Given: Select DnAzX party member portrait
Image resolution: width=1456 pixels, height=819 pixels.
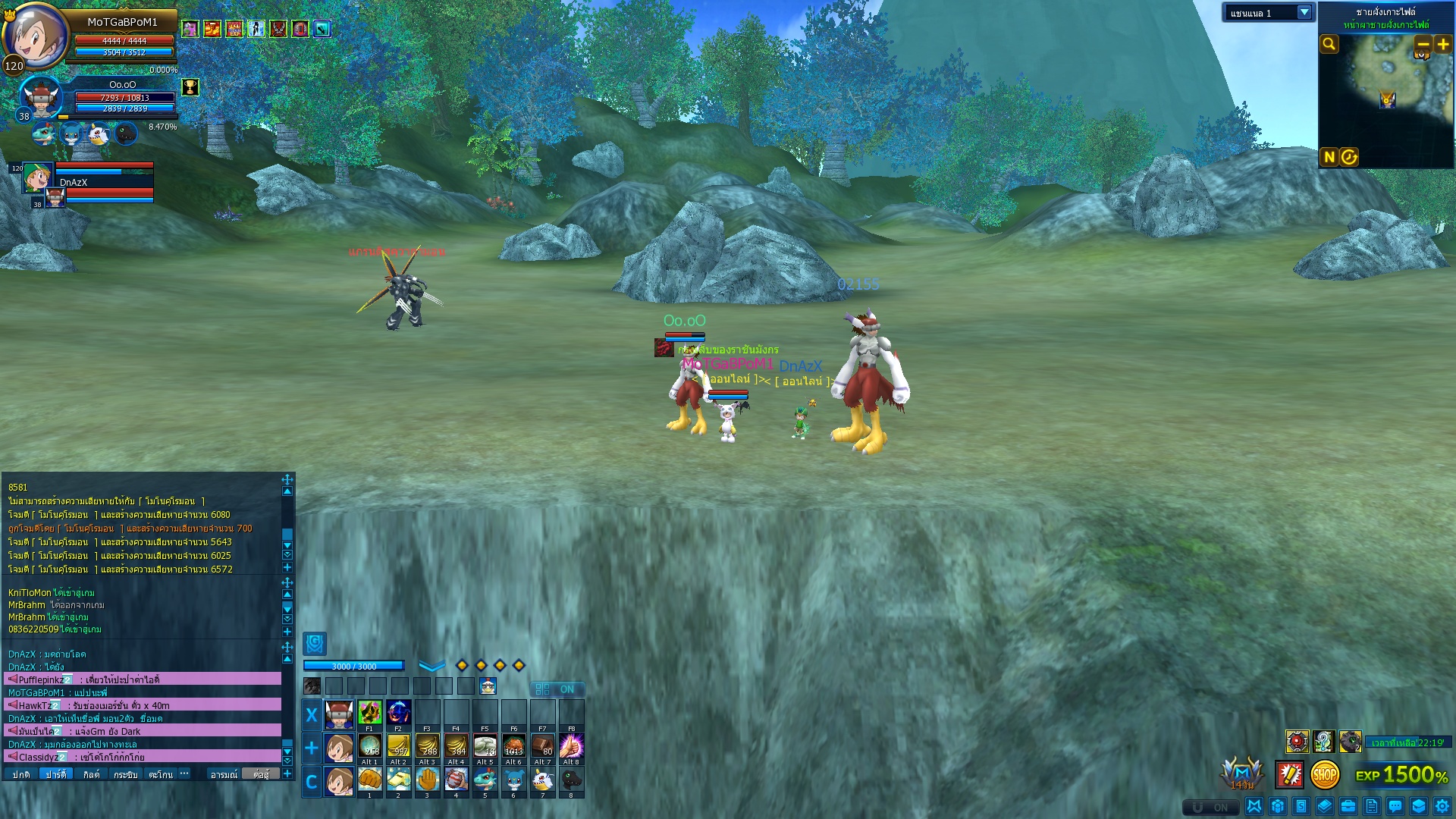Looking at the screenshot, I should pos(37,177).
